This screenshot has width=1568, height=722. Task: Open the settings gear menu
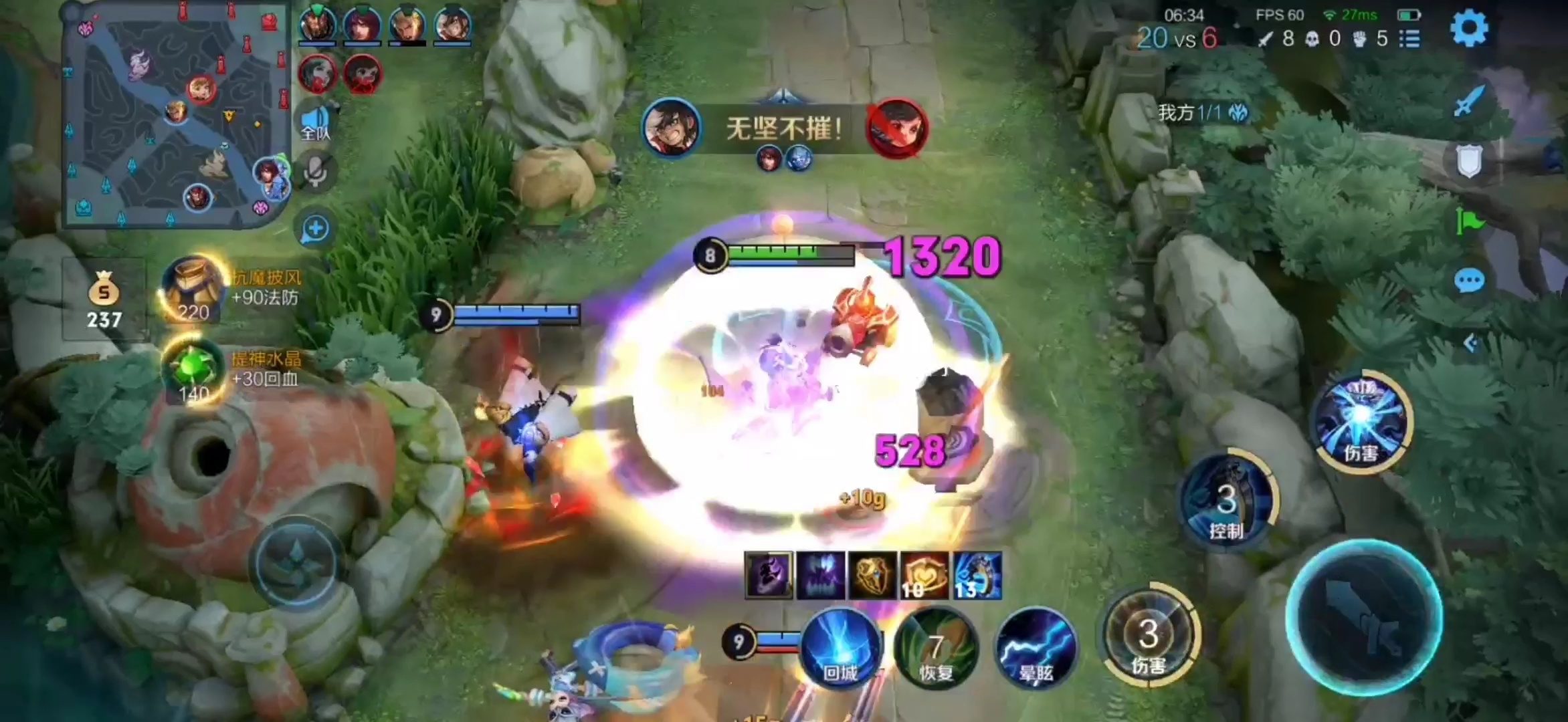[1468, 28]
